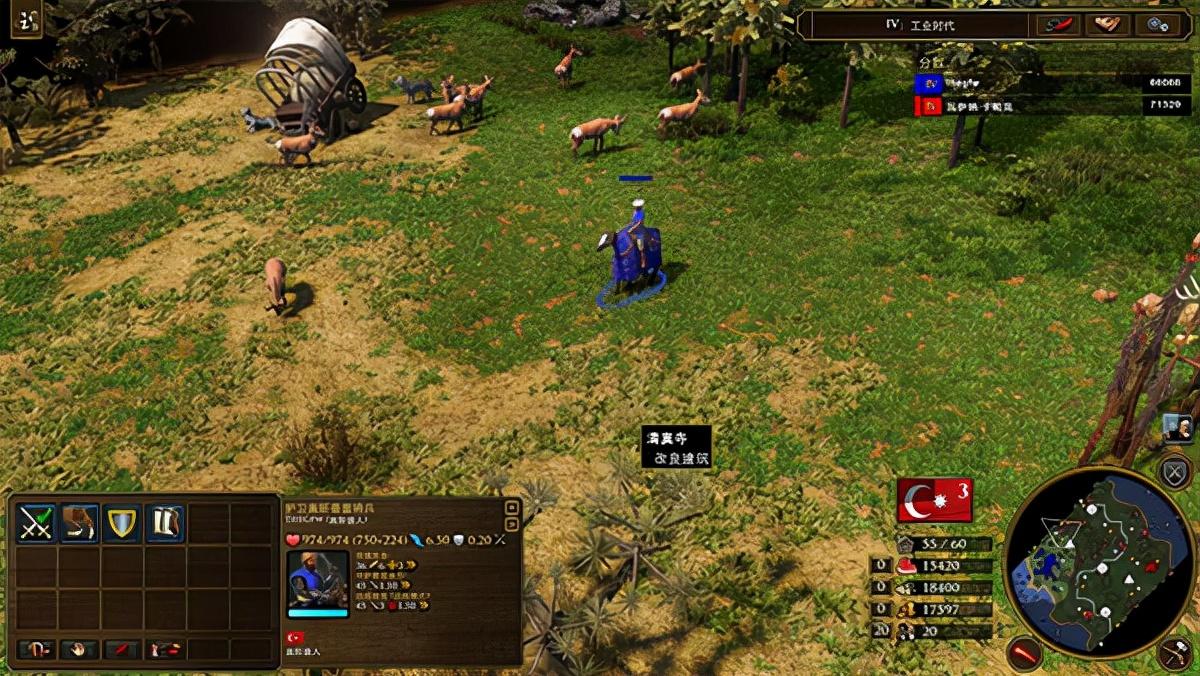Open the gears settings menu
The image size is (1200, 676).
[1159, 25]
